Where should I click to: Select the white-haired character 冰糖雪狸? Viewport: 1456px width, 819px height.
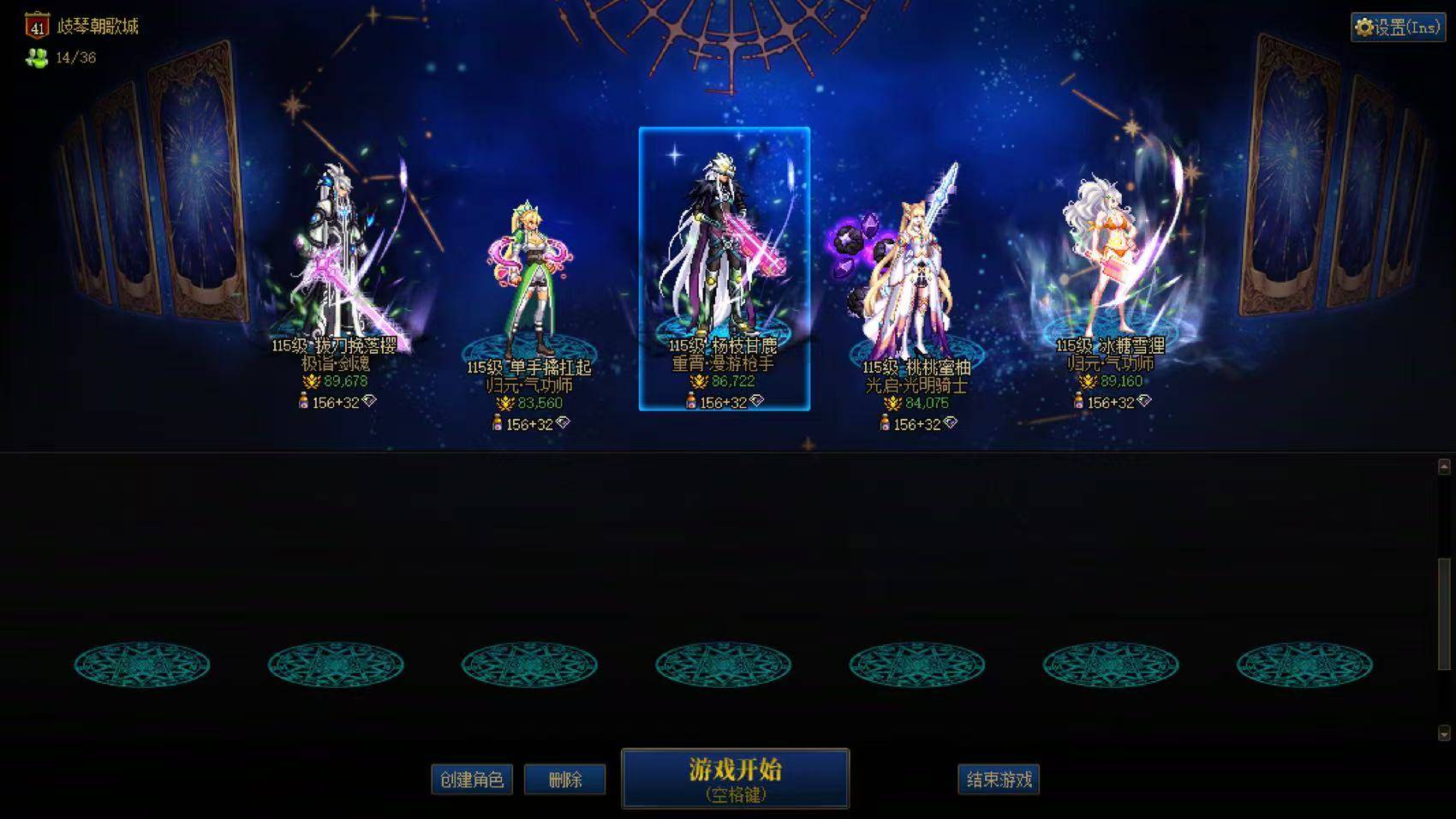click(1109, 257)
